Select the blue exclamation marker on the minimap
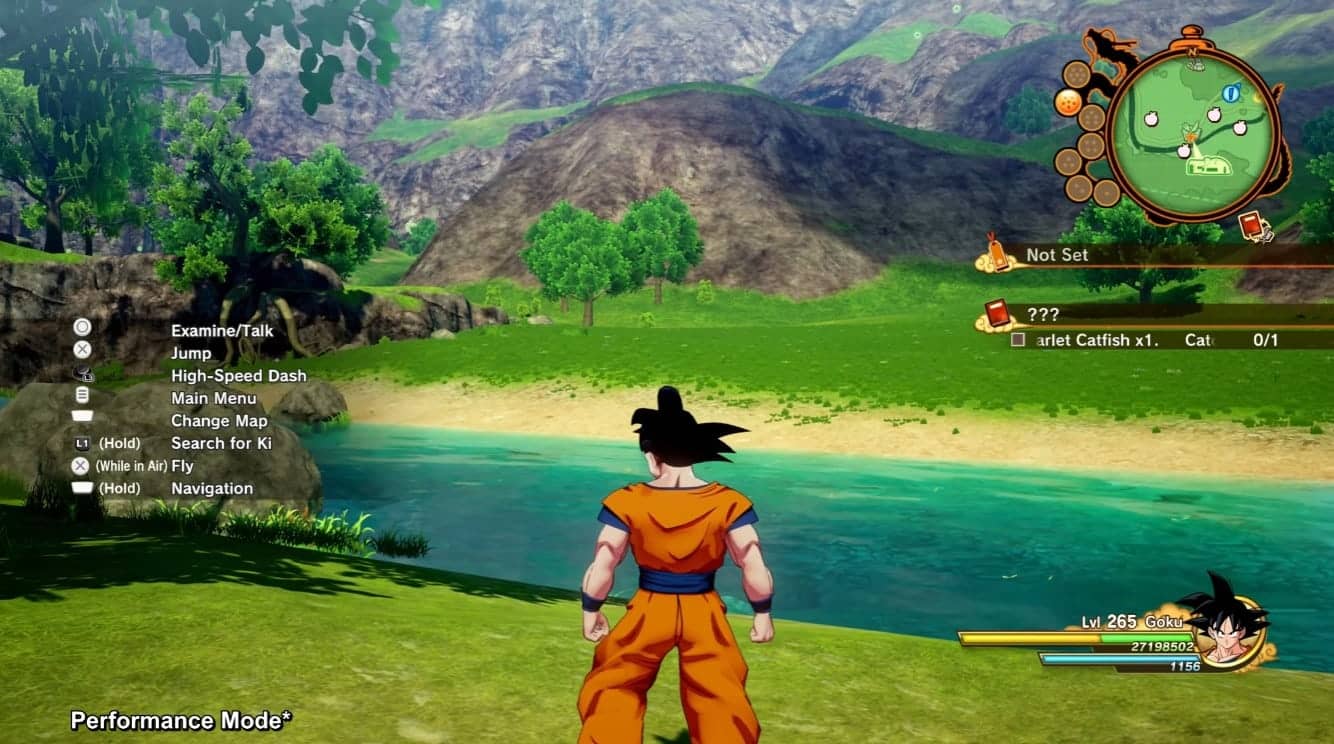 [x=1230, y=93]
